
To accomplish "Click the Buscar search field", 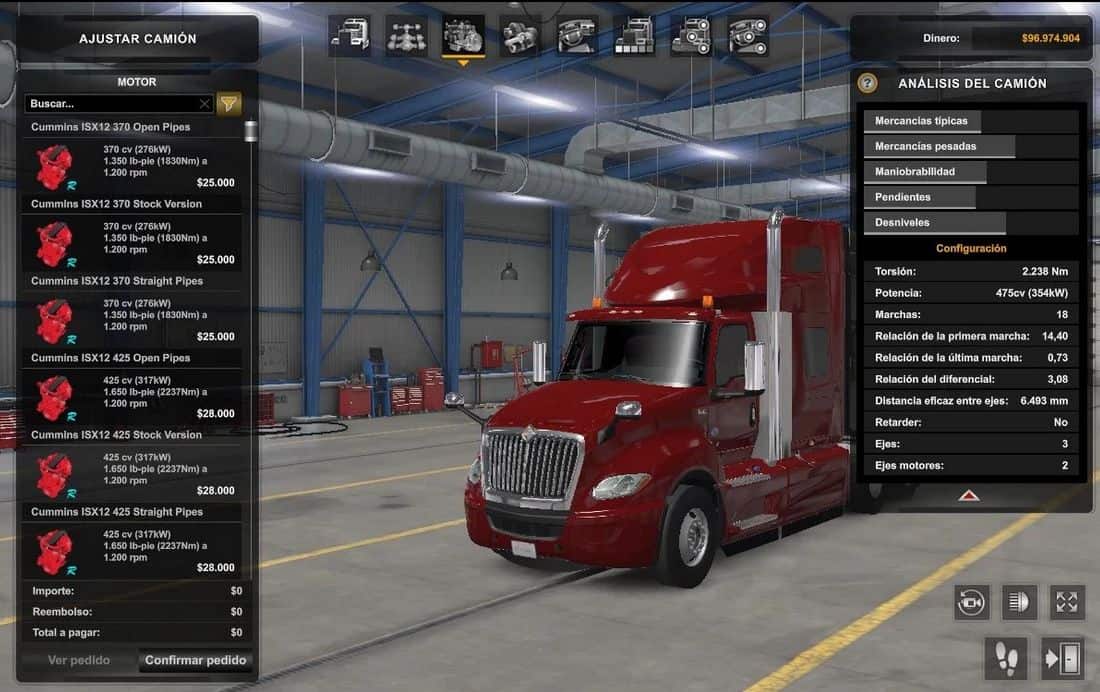I will point(112,104).
